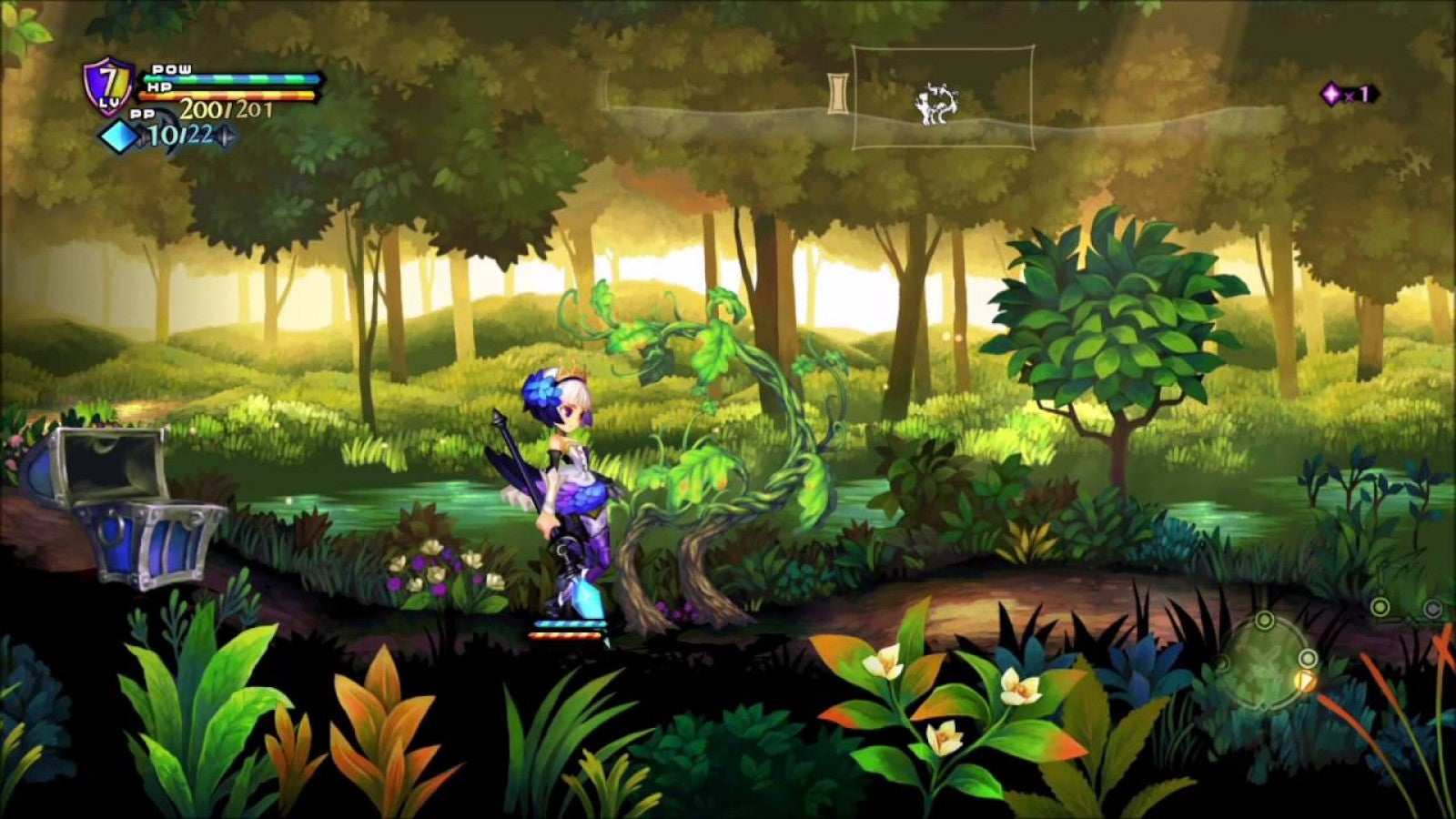Click the glowing orange dial on the compass rosette
Screen dimensions: 1456x819
coord(1307,682)
